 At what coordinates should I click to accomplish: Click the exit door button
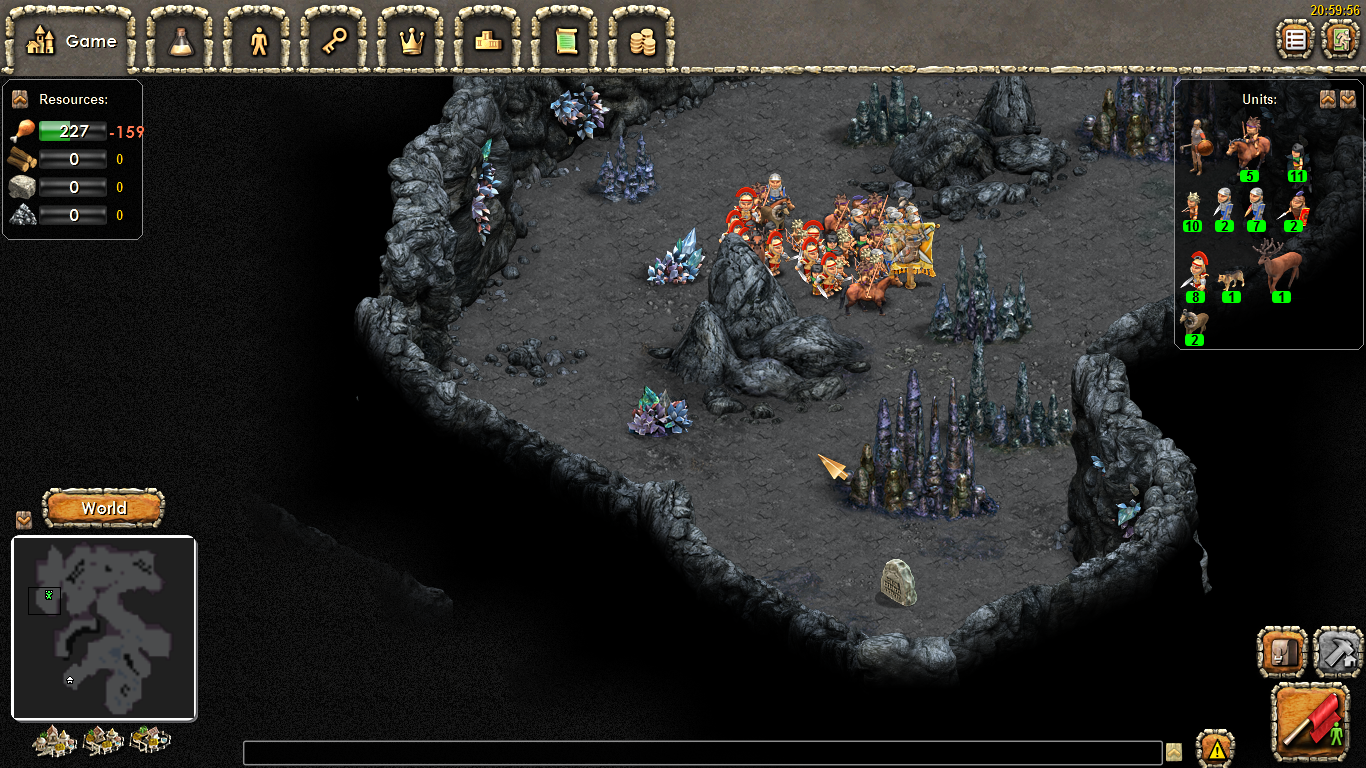(1340, 40)
